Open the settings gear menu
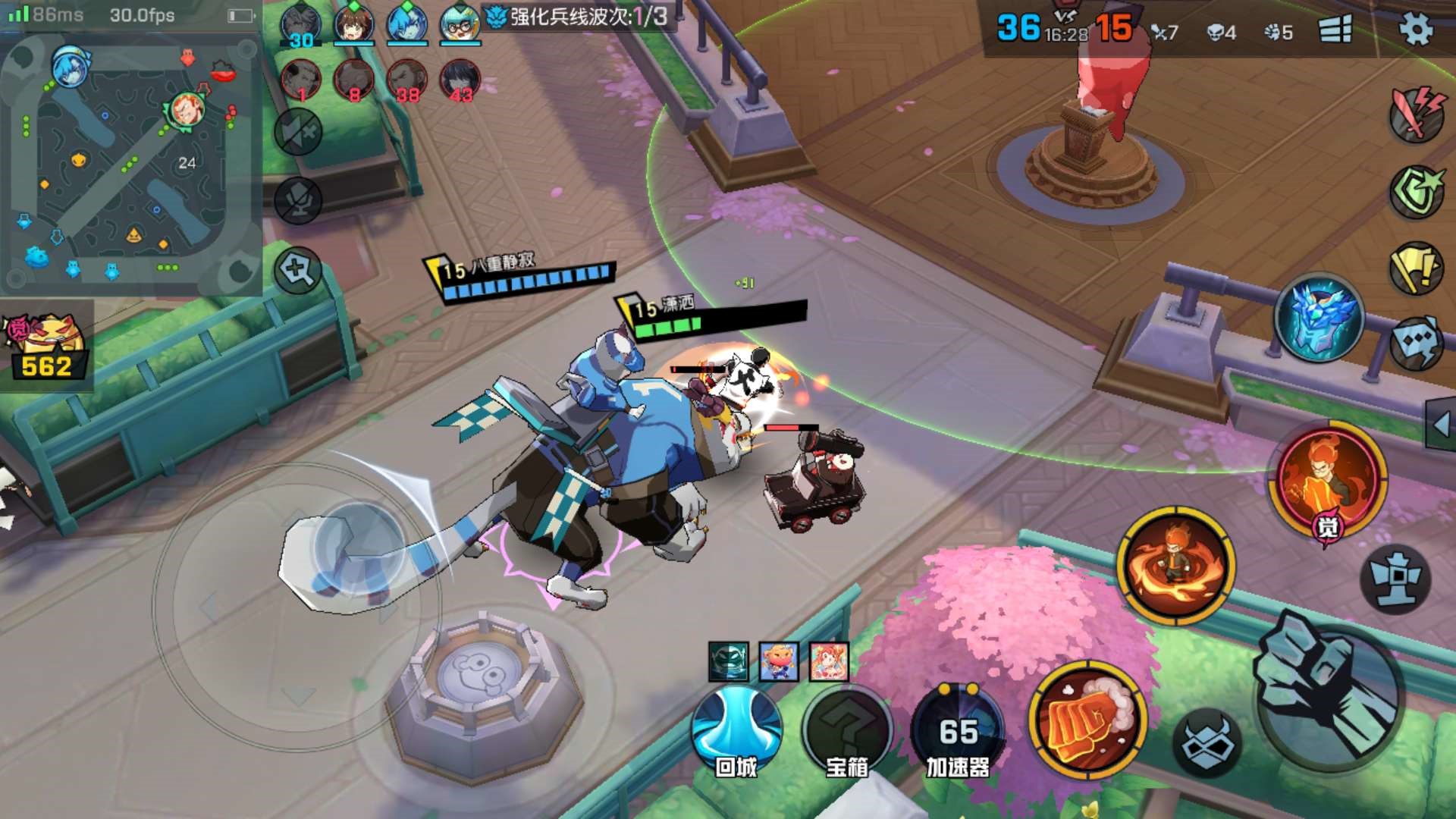This screenshot has height=819, width=1456. [1415, 30]
